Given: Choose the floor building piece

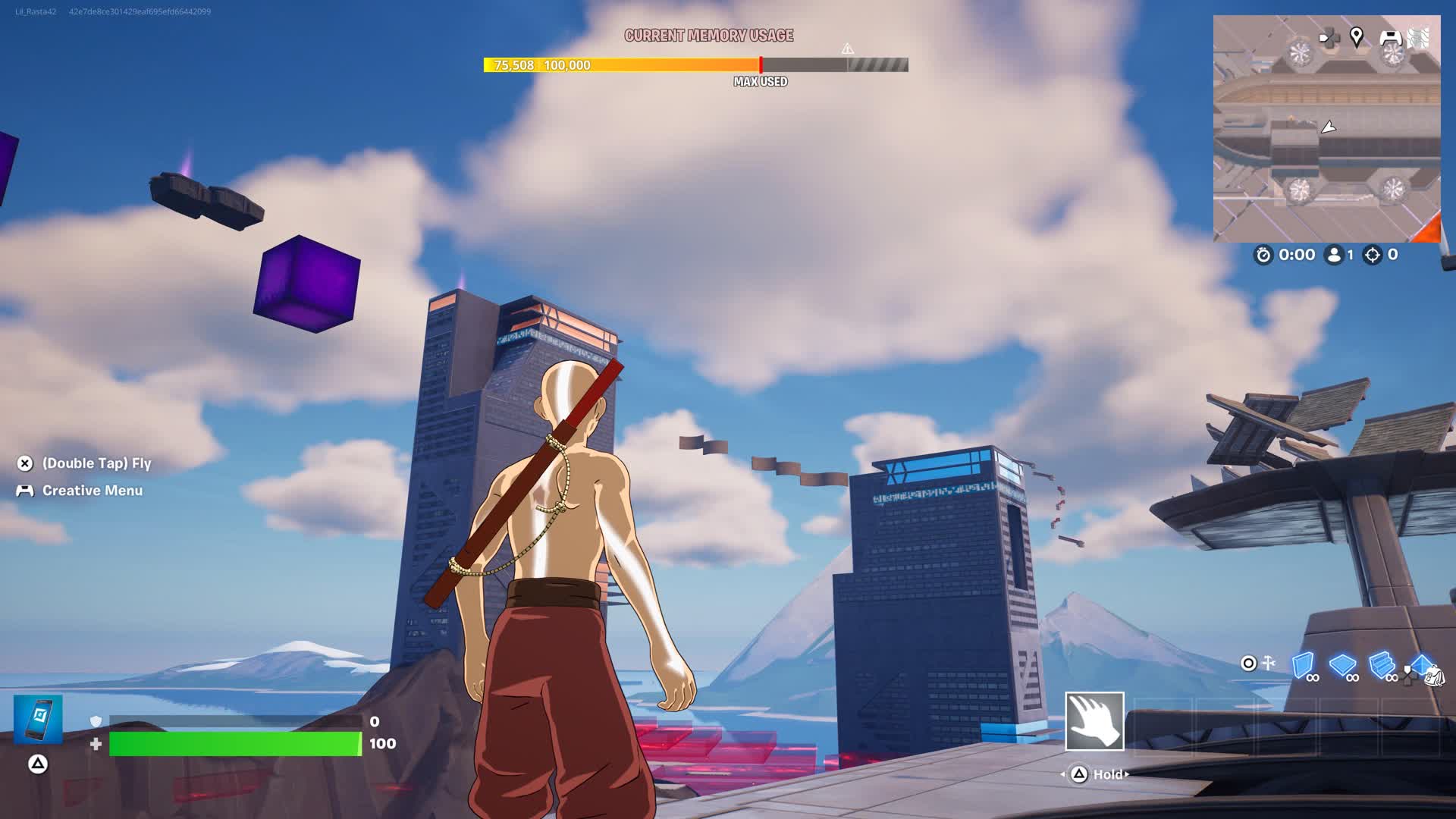Looking at the screenshot, I should pyautogui.click(x=1342, y=665).
